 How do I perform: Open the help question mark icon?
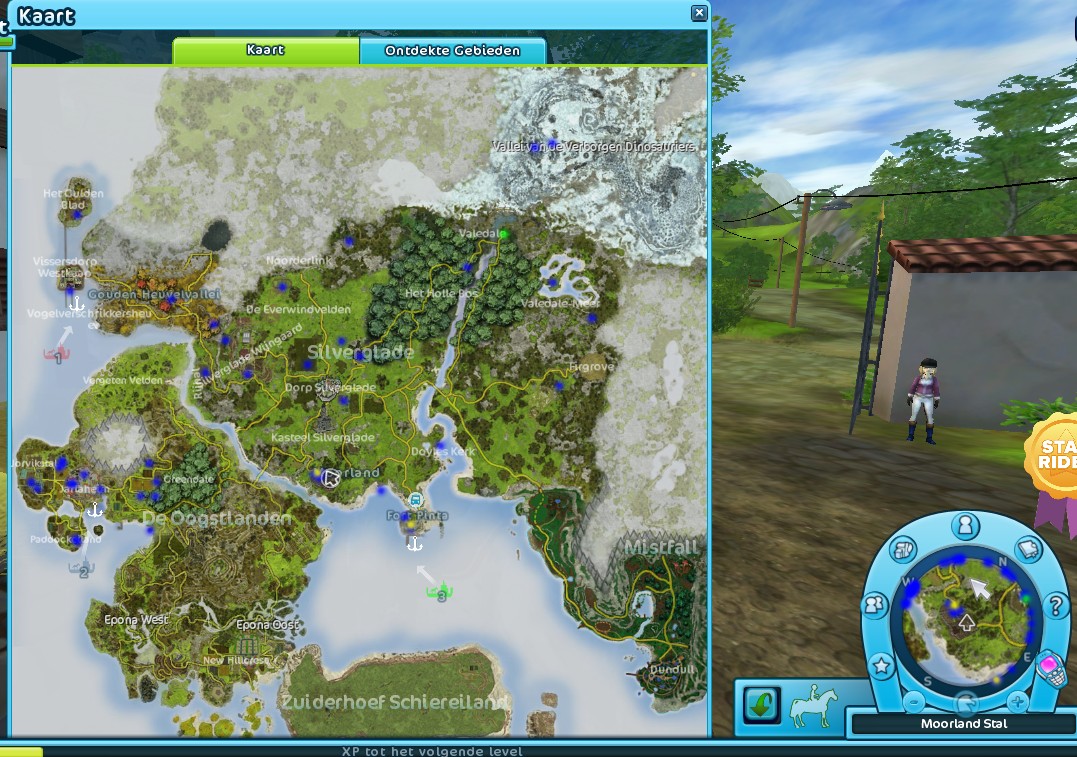(1055, 605)
